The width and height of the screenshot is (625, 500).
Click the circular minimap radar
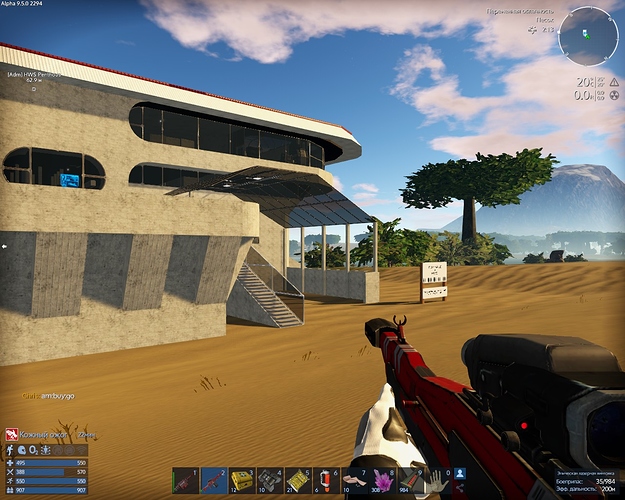point(588,37)
